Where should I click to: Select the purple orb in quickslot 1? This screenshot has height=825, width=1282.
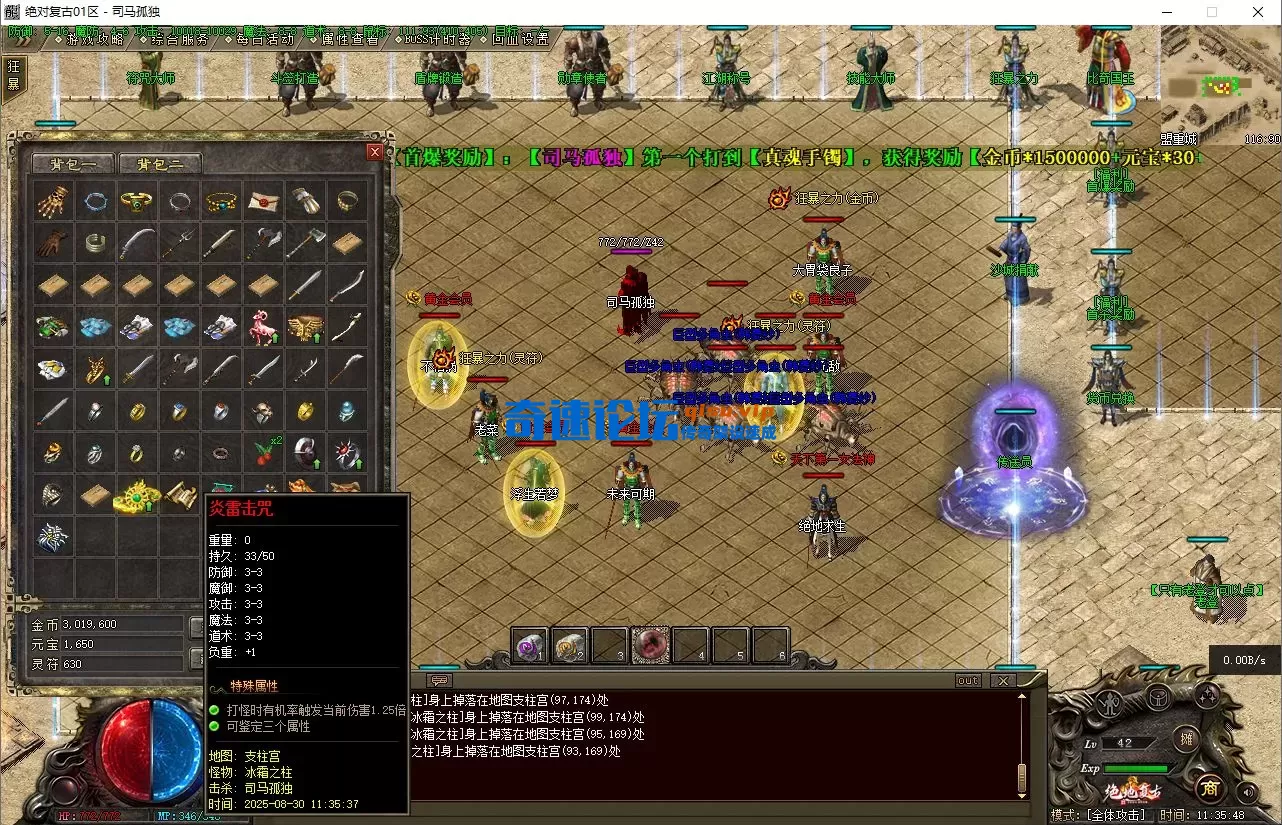pyautogui.click(x=528, y=646)
